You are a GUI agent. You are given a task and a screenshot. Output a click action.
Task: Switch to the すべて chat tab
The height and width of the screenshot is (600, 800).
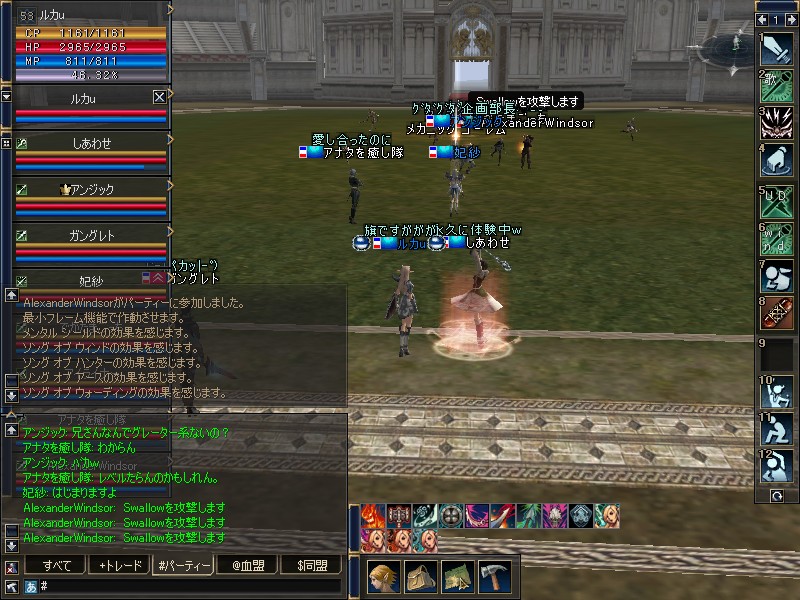coord(56,566)
